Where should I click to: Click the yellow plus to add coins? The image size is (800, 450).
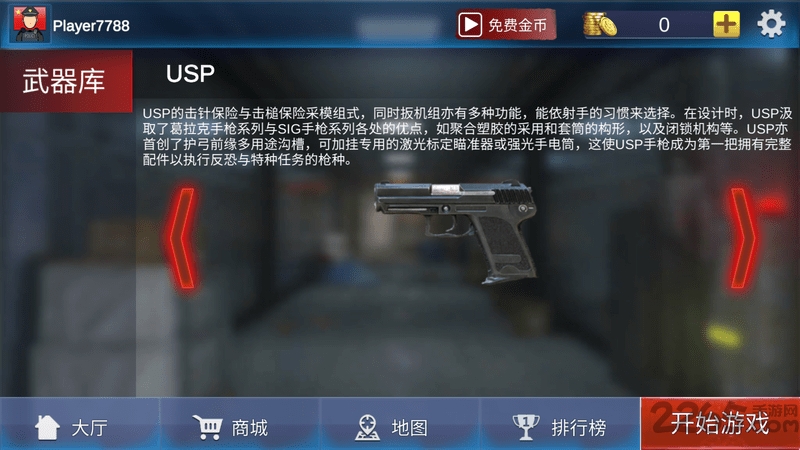[726, 24]
